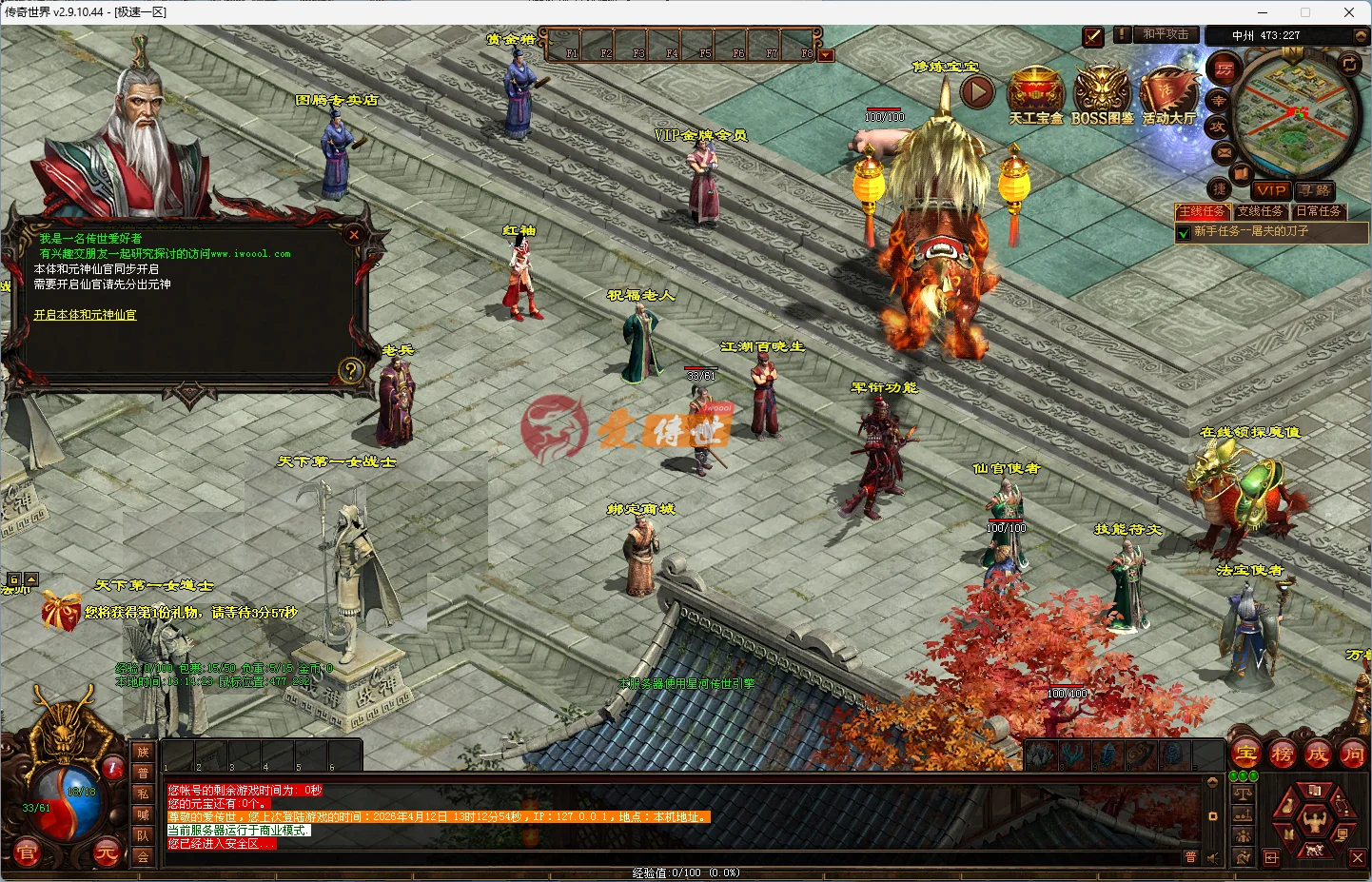Switch to the 日常任务 quest tab
The height and width of the screenshot is (882, 1372).
[x=1319, y=211]
